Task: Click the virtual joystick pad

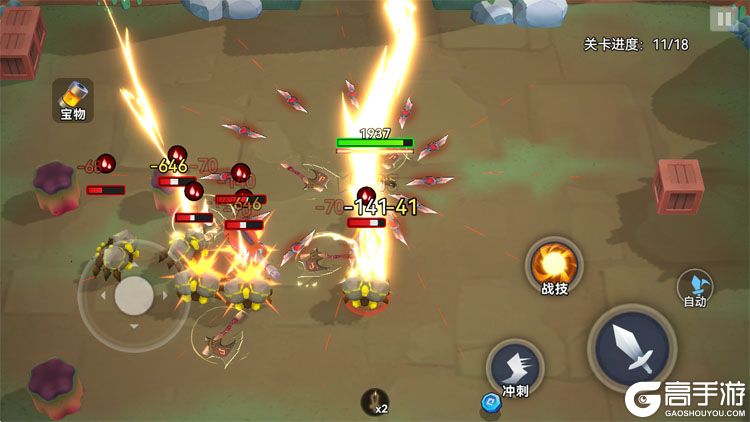Action: (133, 294)
